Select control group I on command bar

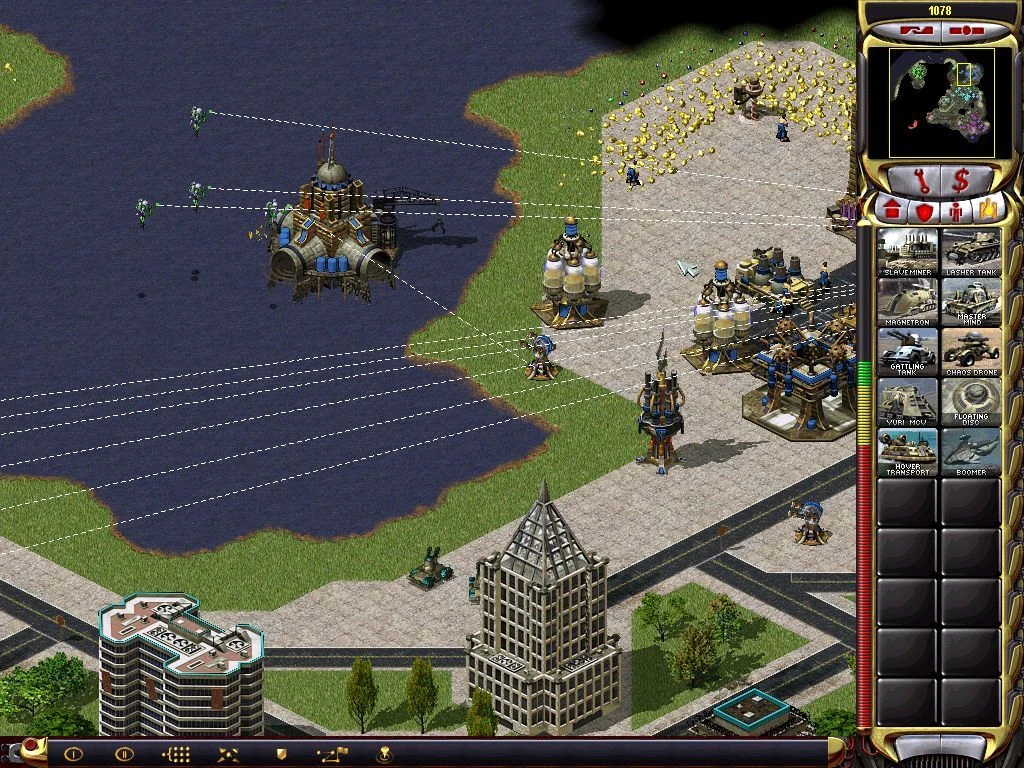[73, 753]
